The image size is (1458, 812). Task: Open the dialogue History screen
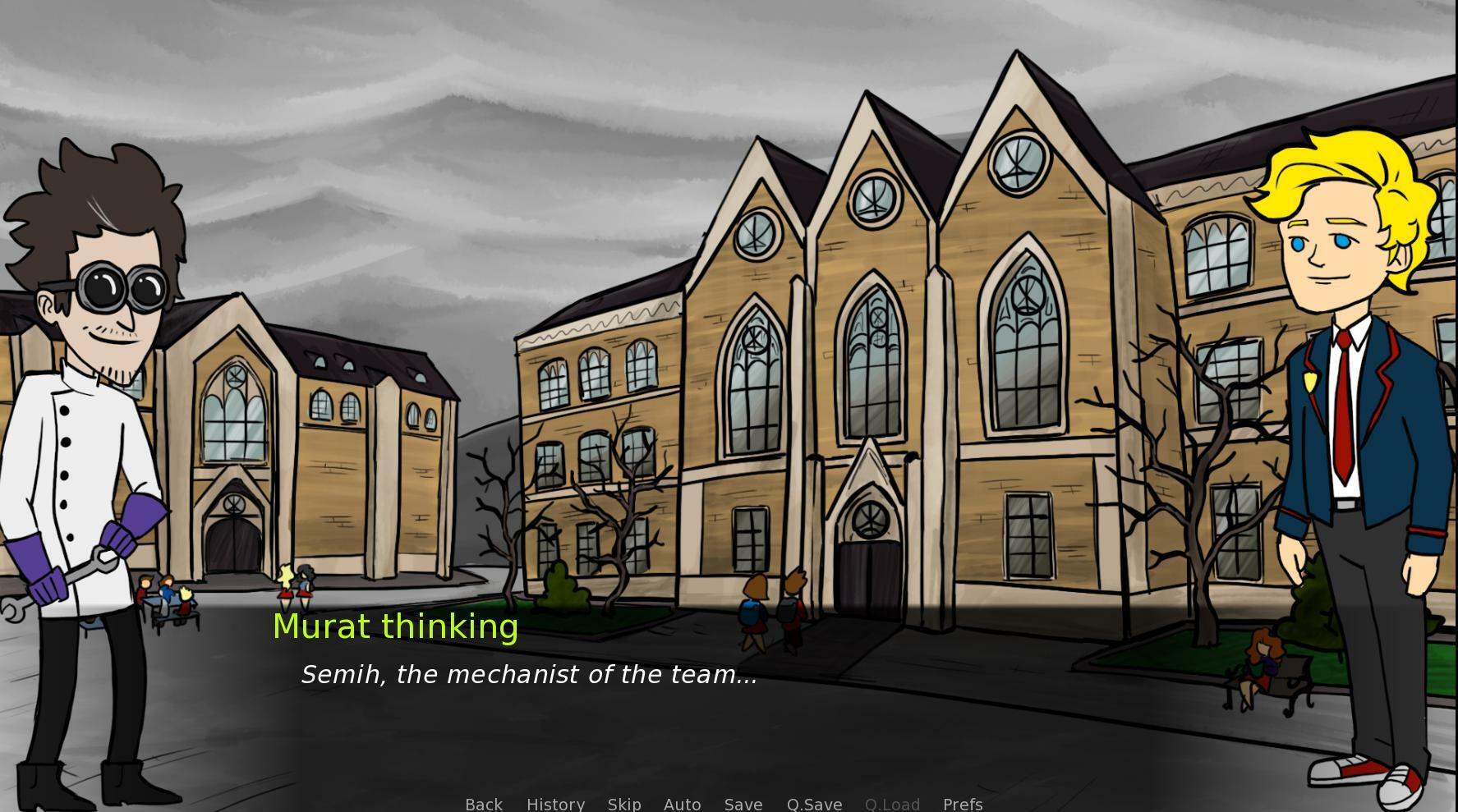coord(555,804)
